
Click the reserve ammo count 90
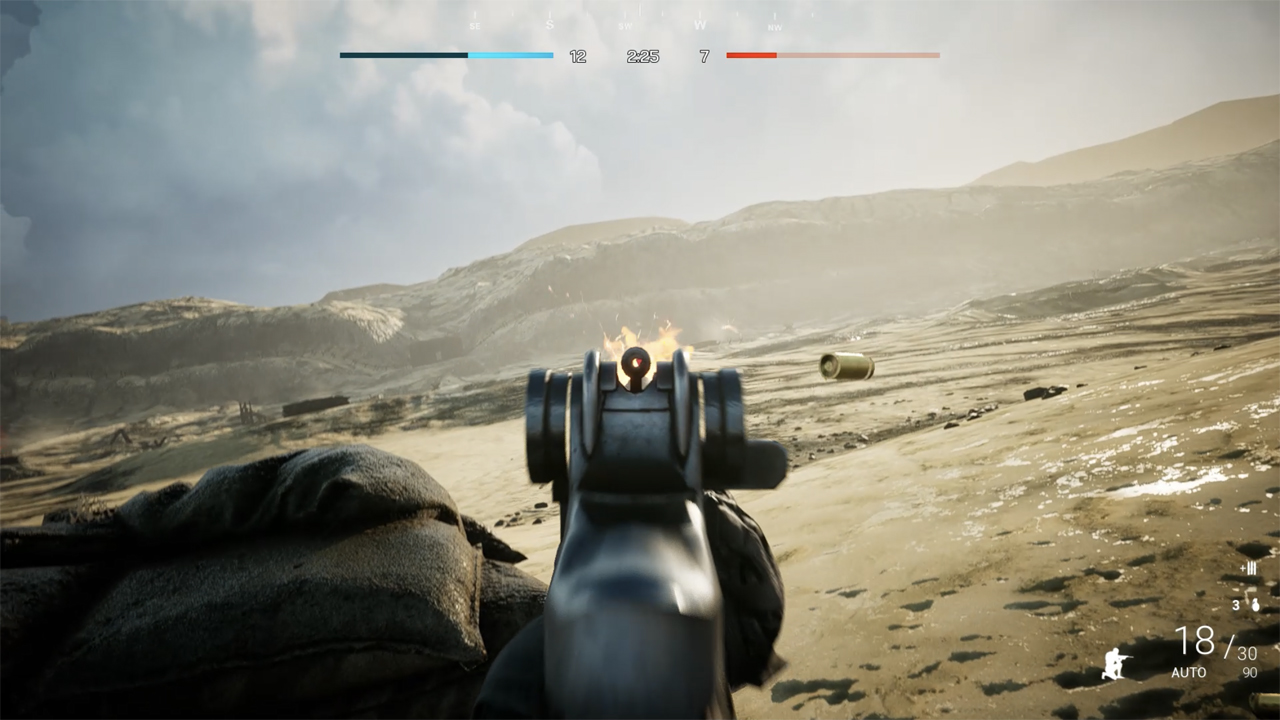tap(1248, 670)
